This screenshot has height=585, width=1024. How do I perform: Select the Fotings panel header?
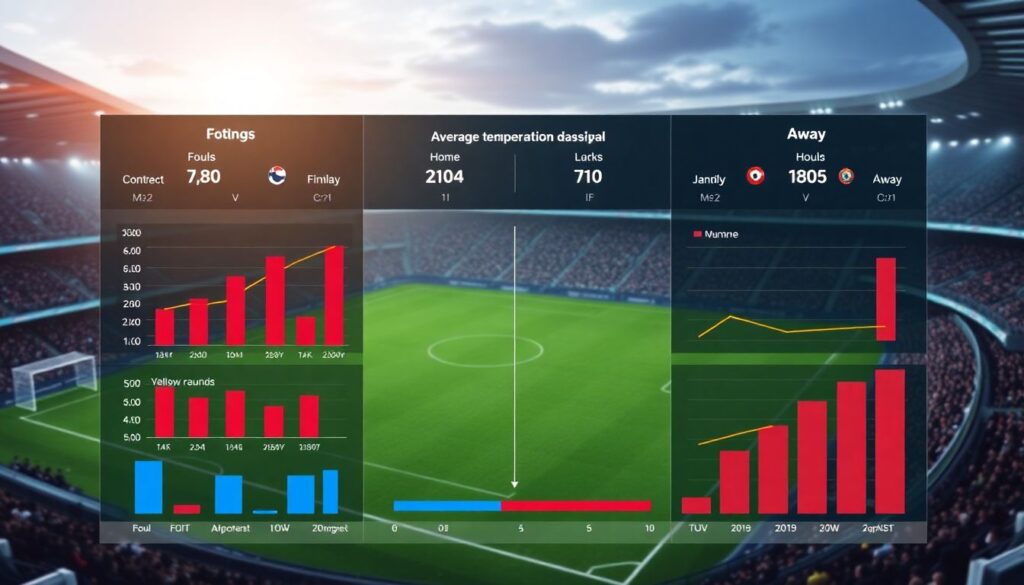pos(230,134)
